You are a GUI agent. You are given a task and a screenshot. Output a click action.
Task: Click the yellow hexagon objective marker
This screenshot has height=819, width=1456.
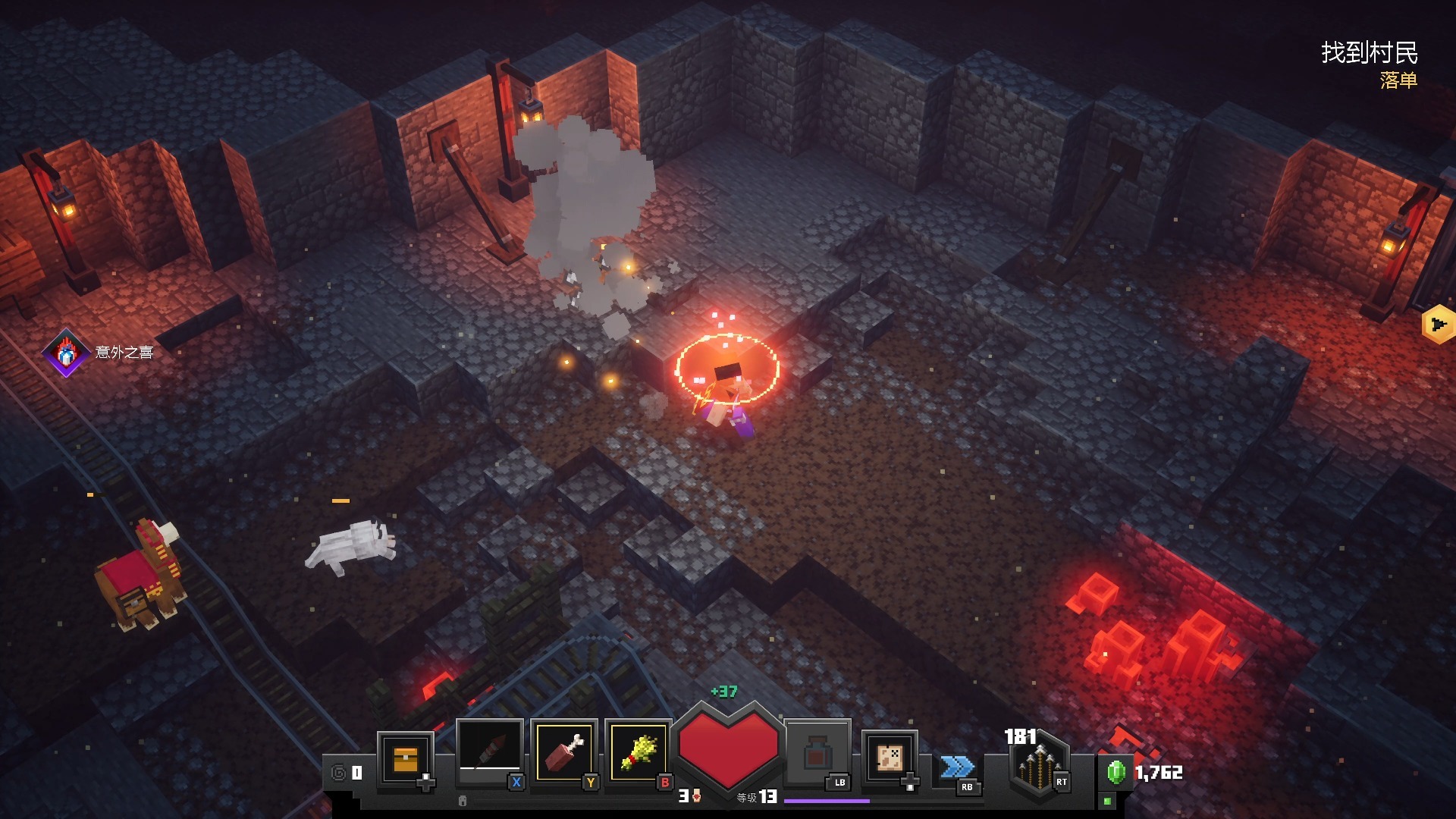(x=1439, y=325)
